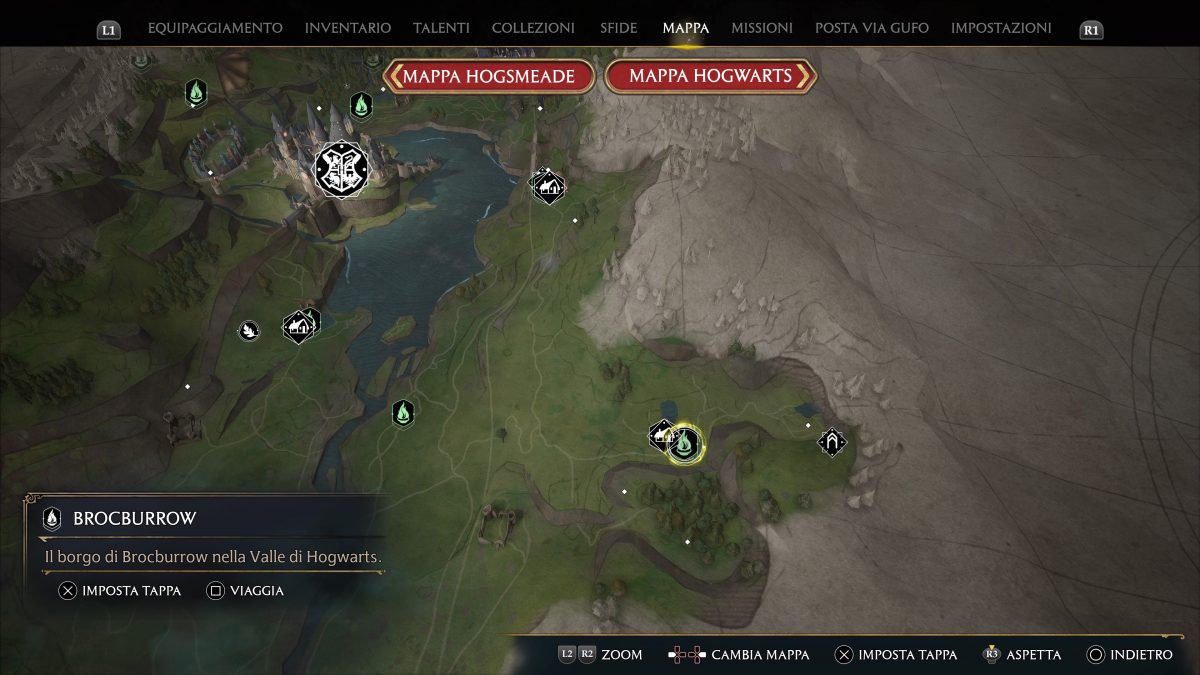The image size is (1200, 675).
Task: Show the Sfide tab
Action: (618, 28)
